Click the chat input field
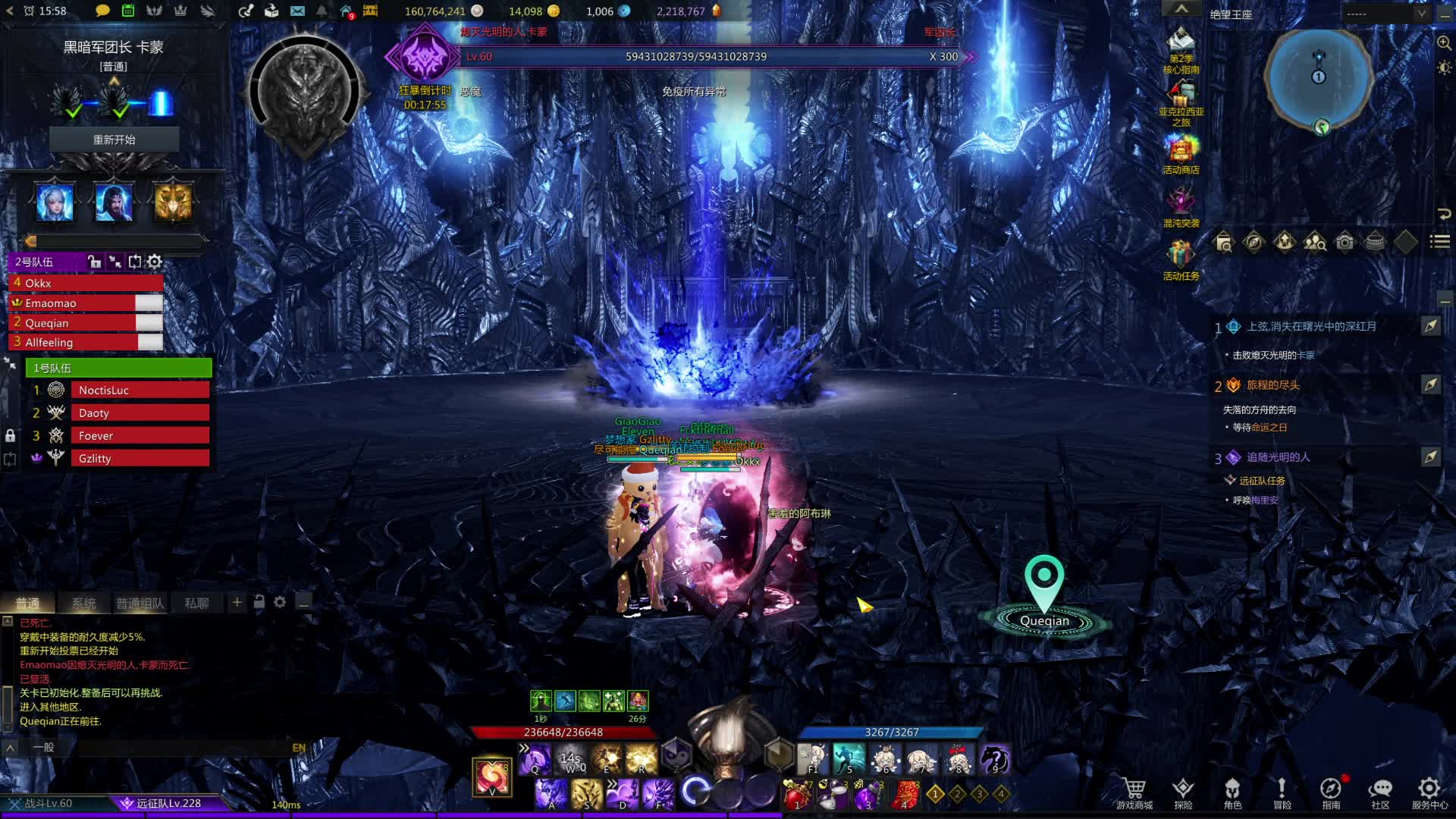1456x819 pixels. 182,748
